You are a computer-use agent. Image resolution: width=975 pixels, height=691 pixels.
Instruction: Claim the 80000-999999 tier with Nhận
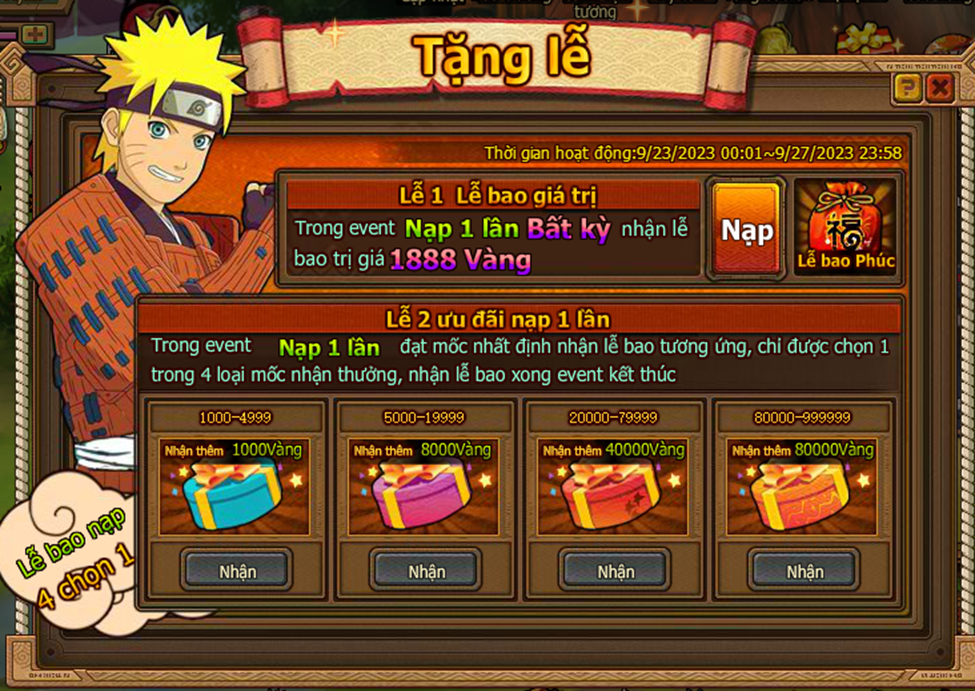(804, 571)
